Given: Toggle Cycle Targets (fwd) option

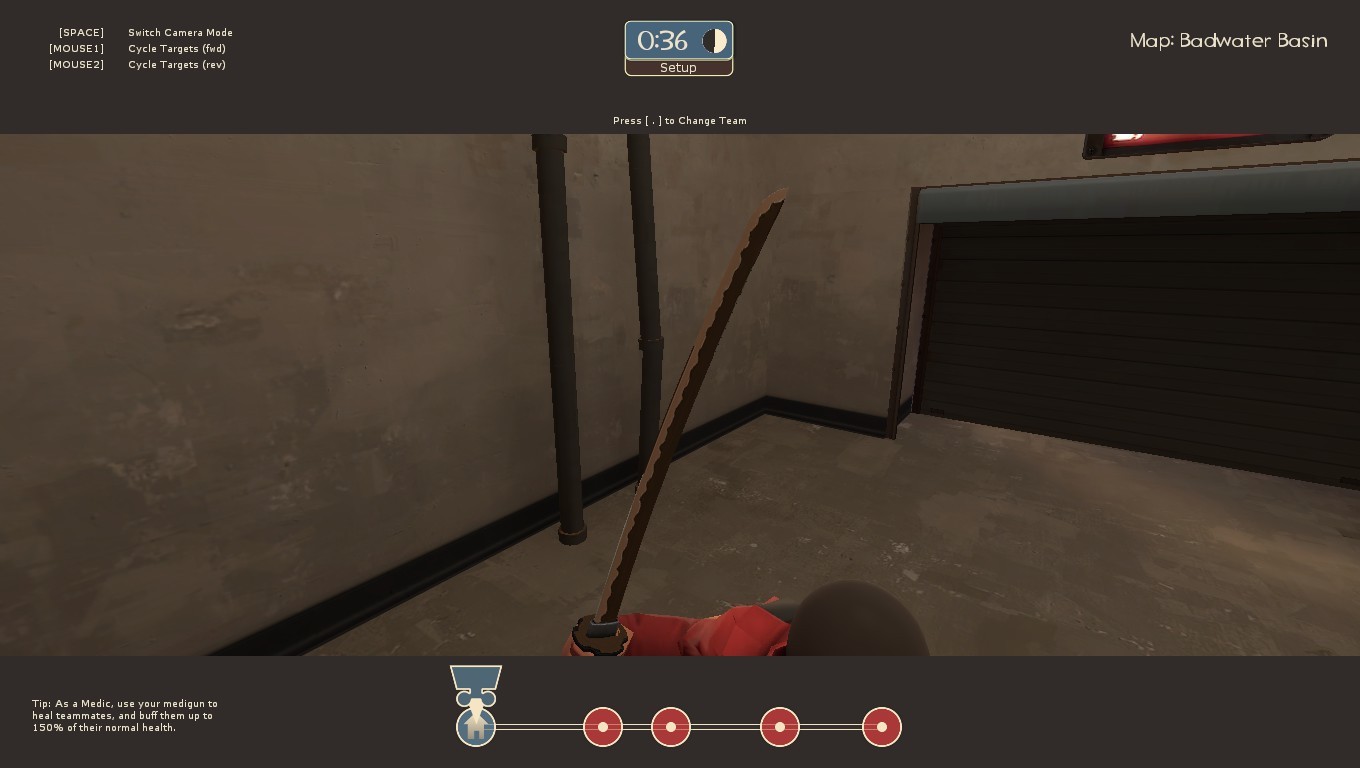Looking at the screenshot, I should 177,48.
